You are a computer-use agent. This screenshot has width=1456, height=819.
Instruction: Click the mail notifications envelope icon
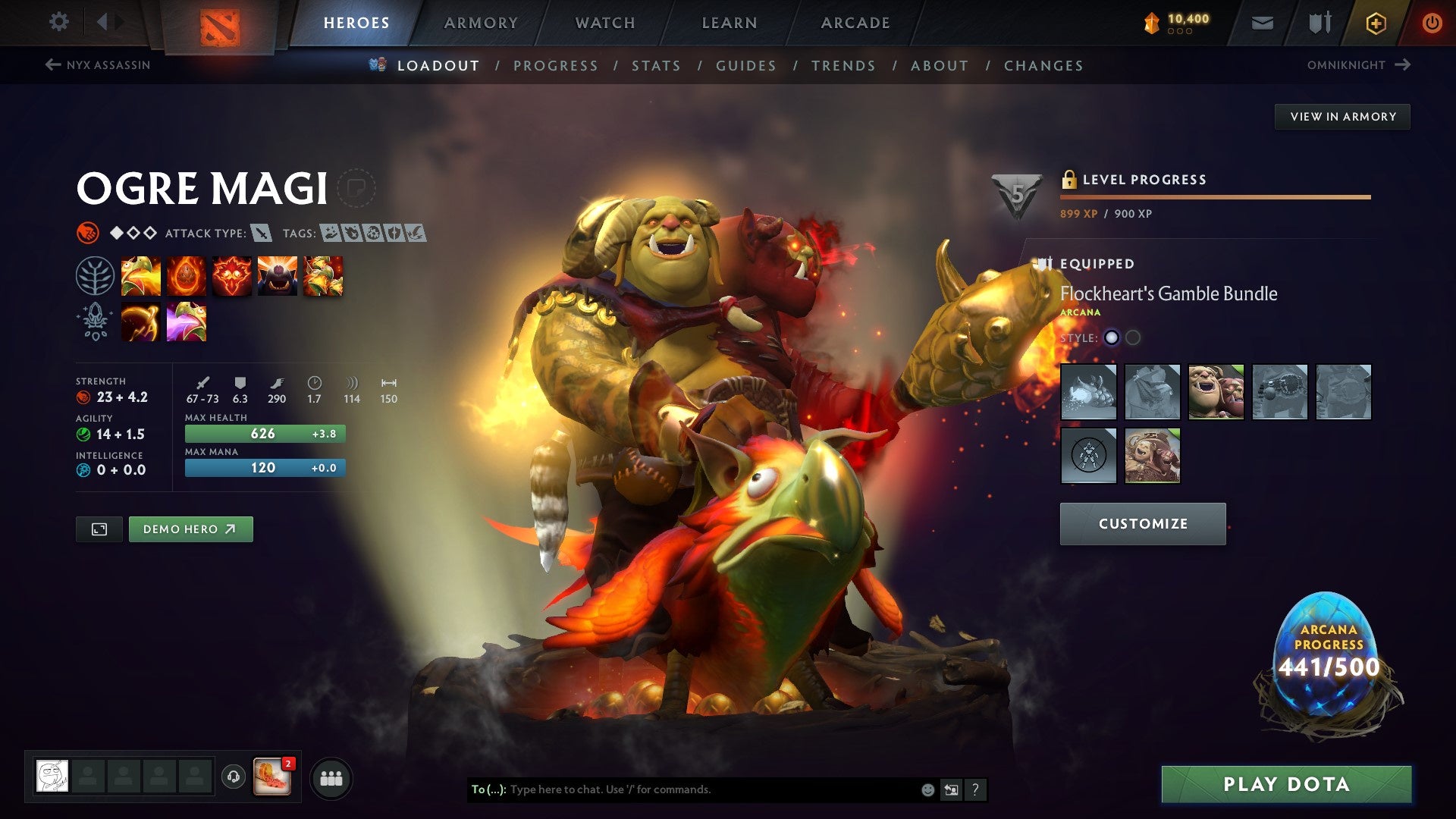pyautogui.click(x=1262, y=23)
